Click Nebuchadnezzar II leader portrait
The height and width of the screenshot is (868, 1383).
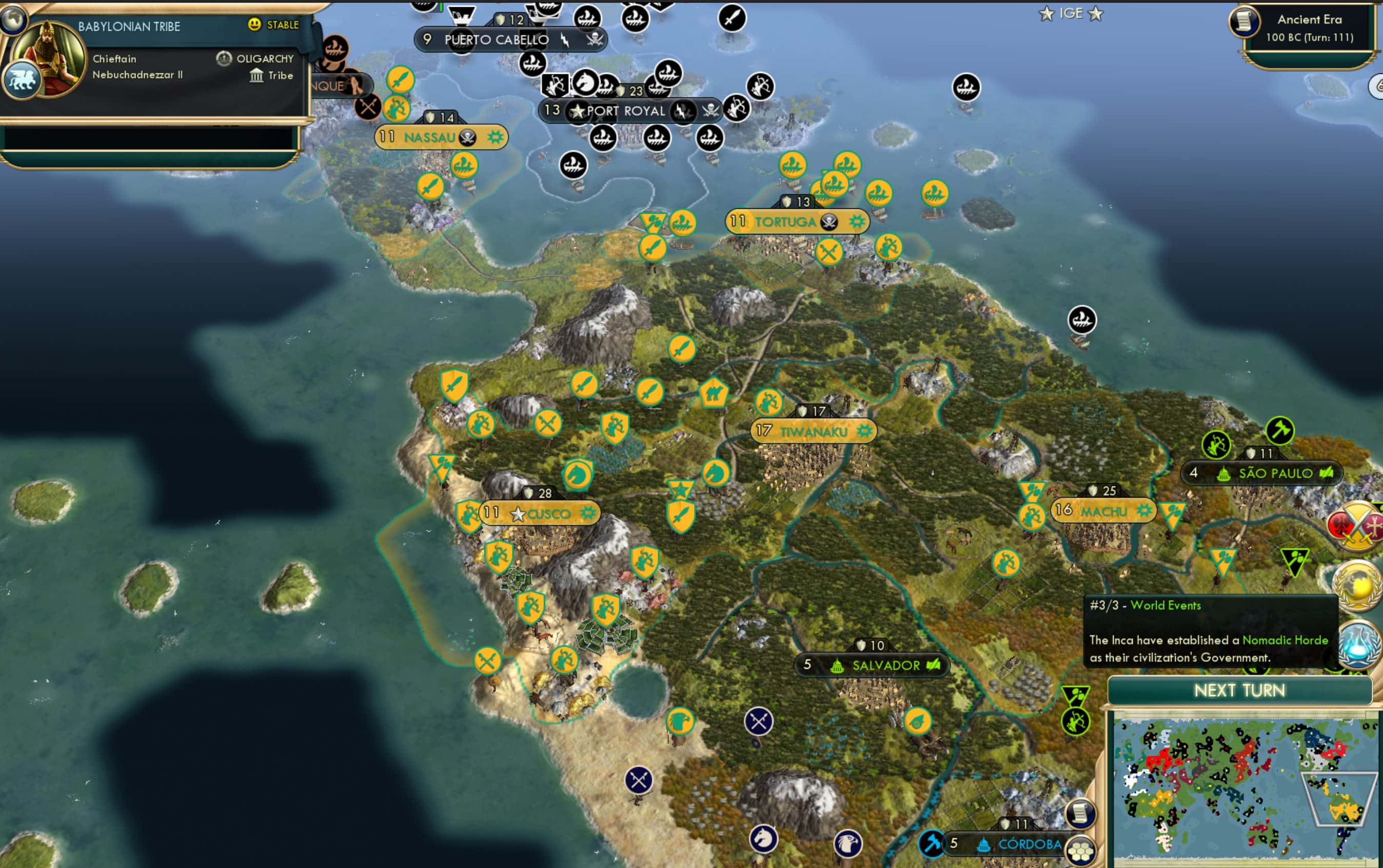pos(49,57)
